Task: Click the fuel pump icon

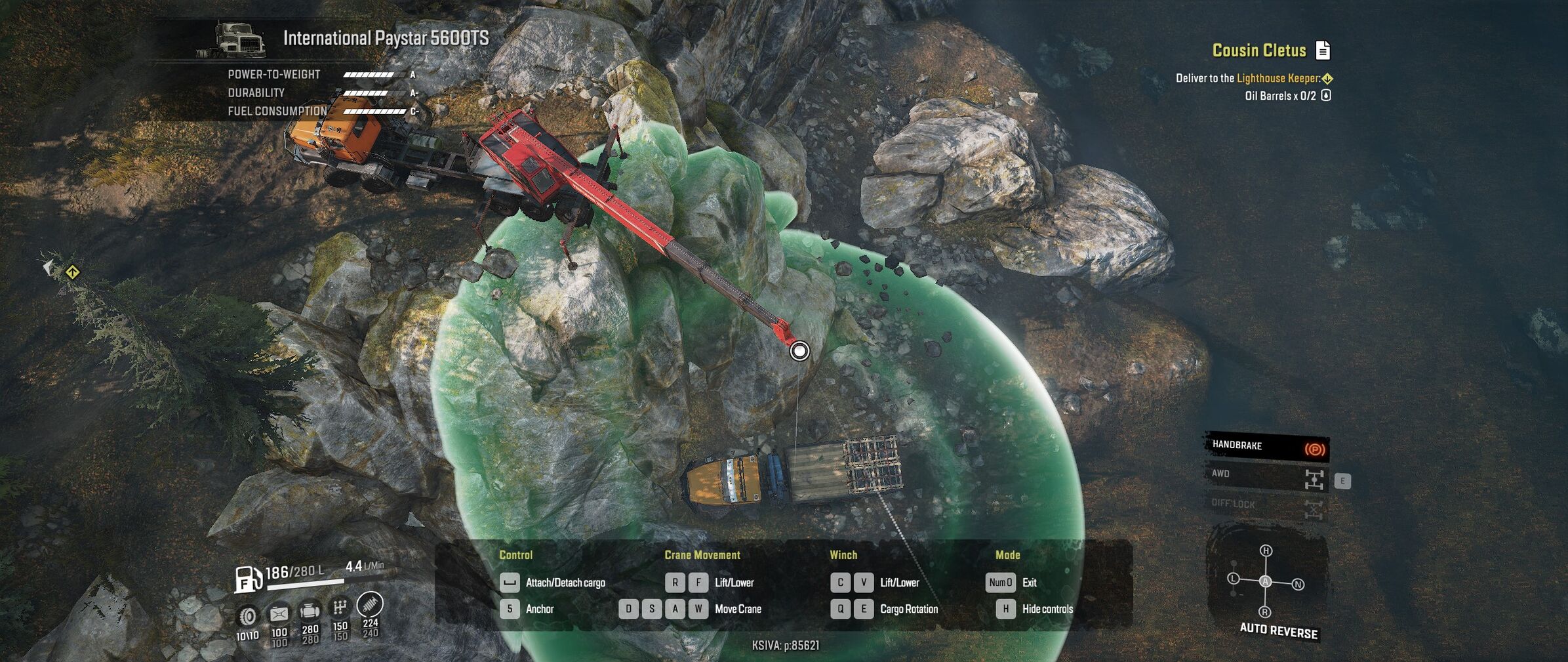Action: [248, 579]
